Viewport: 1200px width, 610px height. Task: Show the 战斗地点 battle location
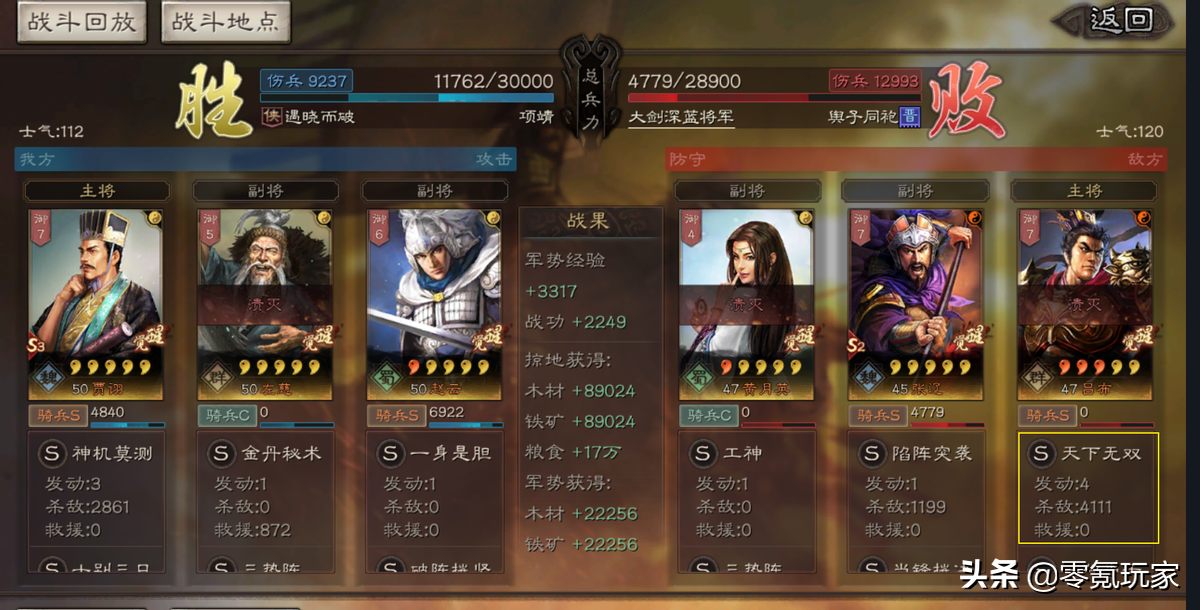[225, 23]
